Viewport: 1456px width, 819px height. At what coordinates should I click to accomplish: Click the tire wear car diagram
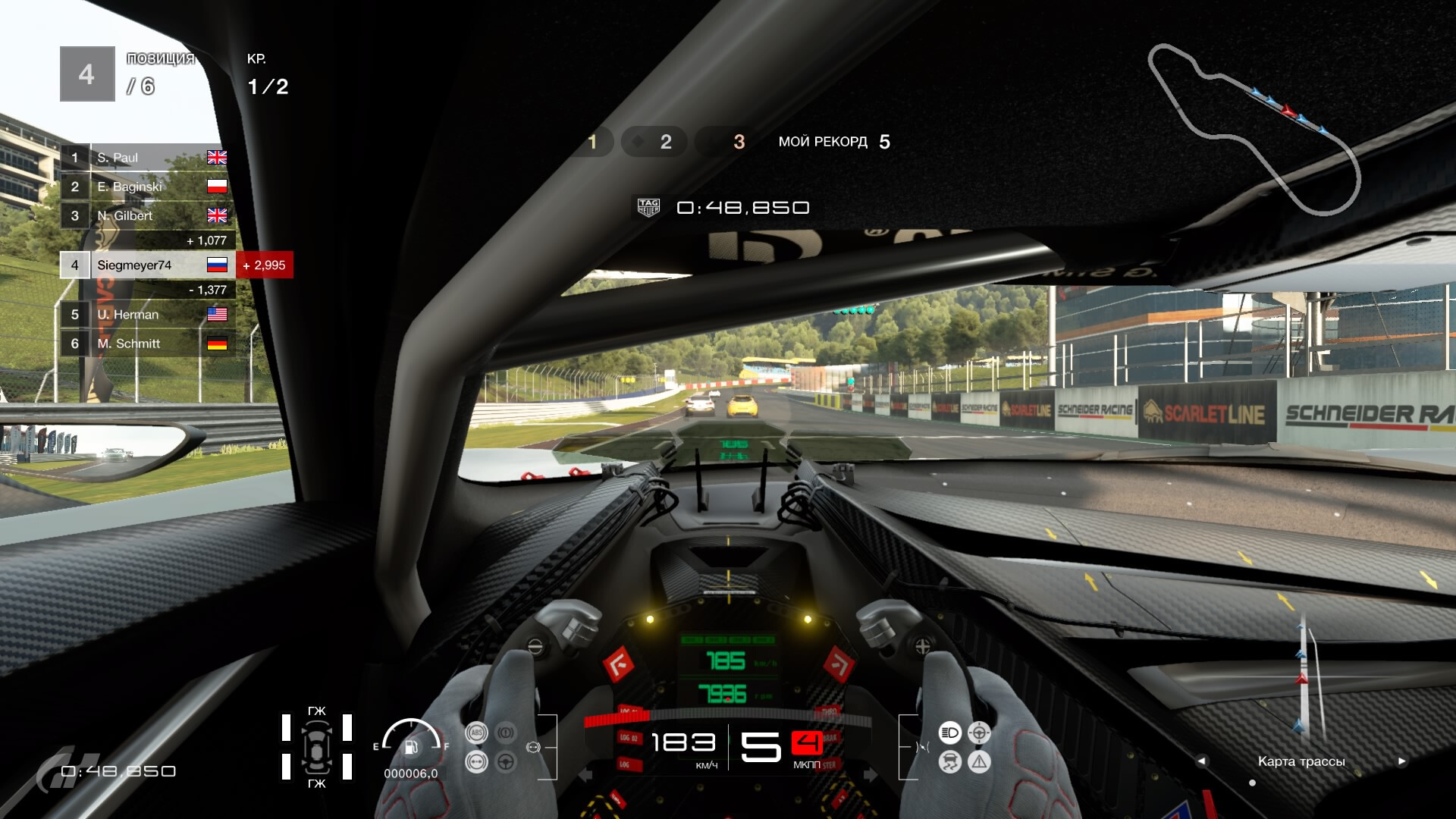[316, 748]
